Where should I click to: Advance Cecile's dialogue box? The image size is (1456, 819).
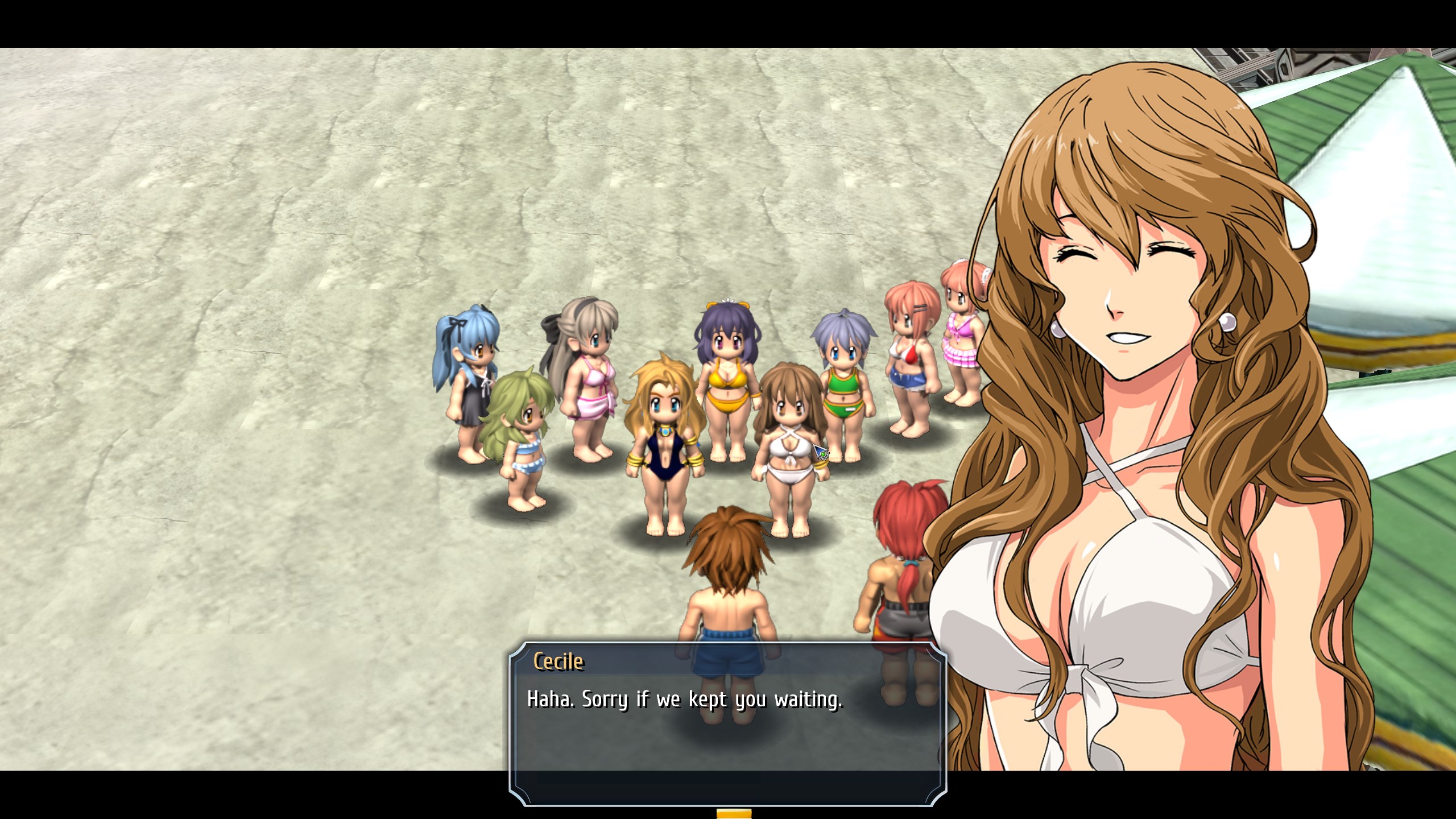click(727, 723)
